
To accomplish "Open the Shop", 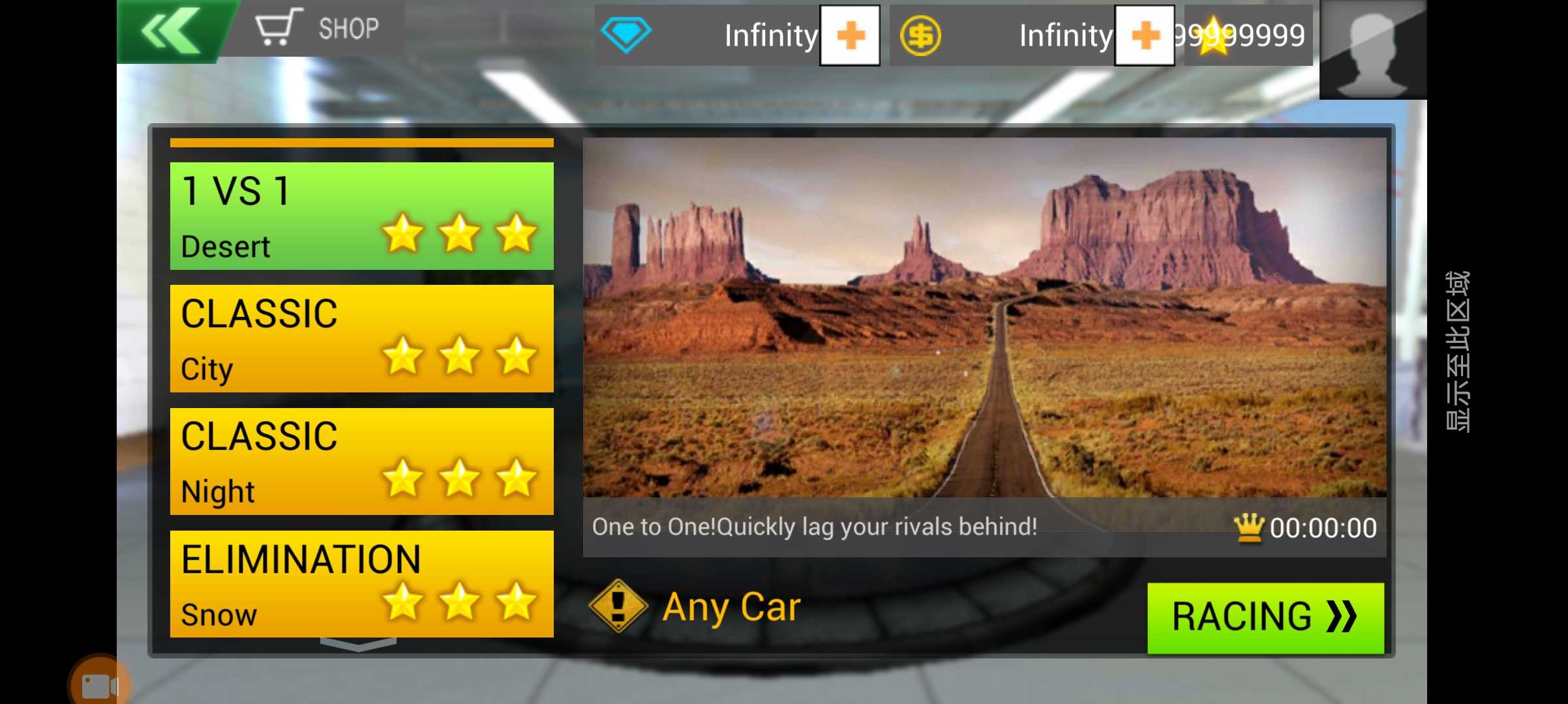I will 318,28.
